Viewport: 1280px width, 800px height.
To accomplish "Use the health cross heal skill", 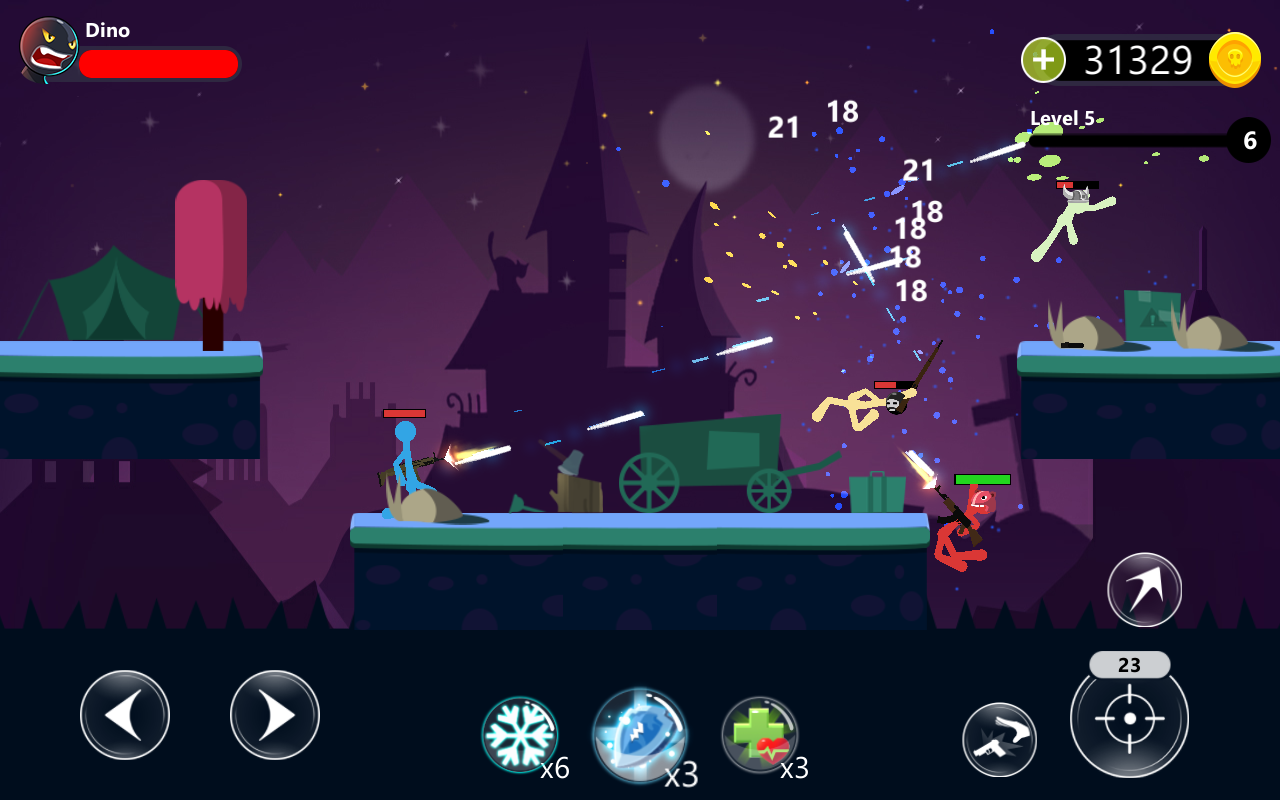I will coord(758,733).
